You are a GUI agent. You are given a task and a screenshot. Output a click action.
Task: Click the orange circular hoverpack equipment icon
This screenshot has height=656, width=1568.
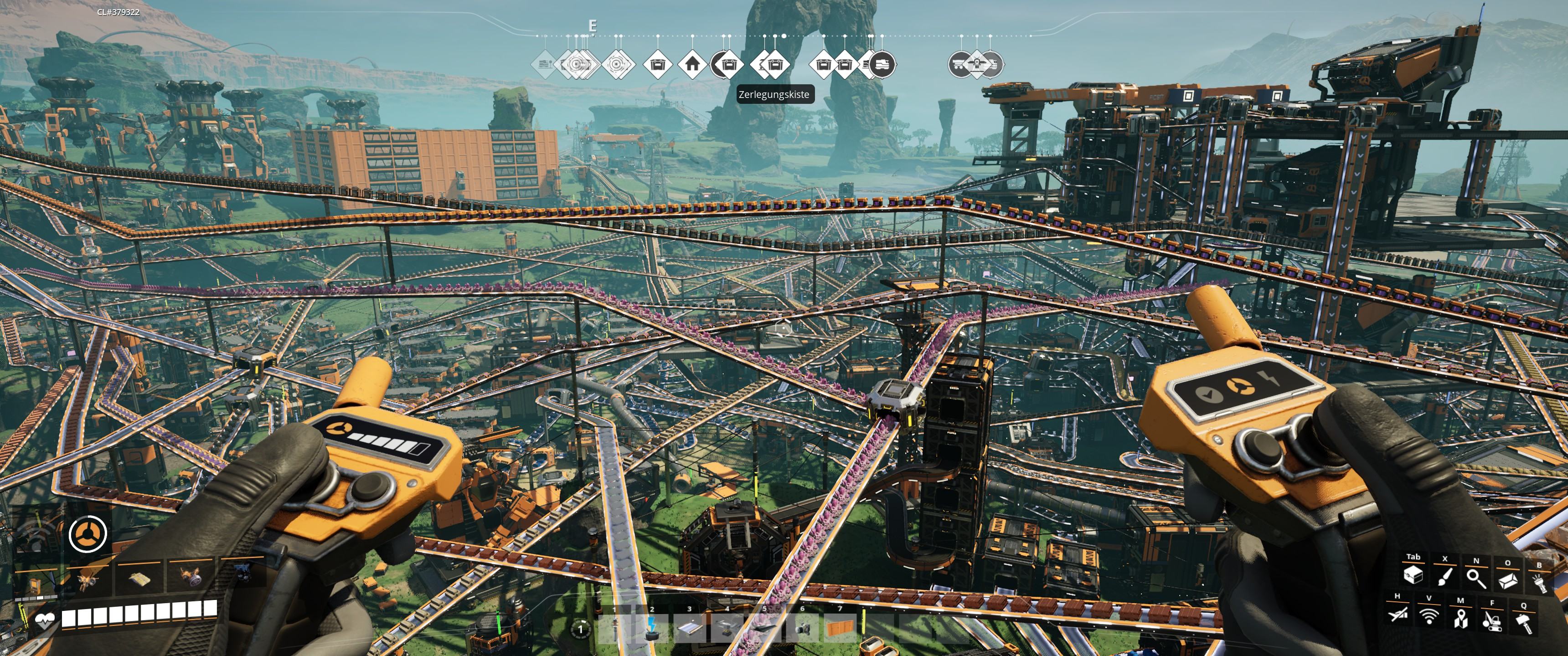88,534
